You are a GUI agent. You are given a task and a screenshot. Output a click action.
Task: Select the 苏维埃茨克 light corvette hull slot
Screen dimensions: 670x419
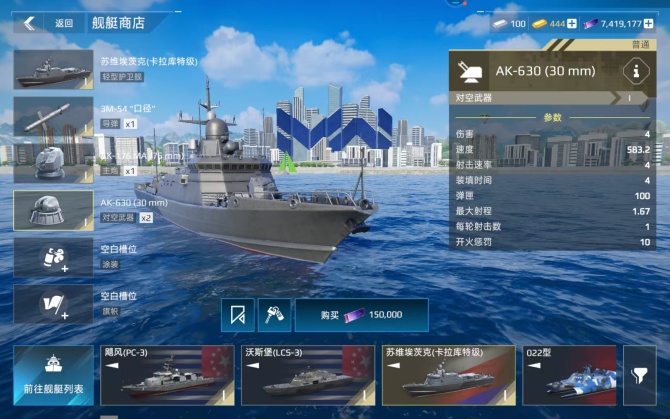point(53,69)
